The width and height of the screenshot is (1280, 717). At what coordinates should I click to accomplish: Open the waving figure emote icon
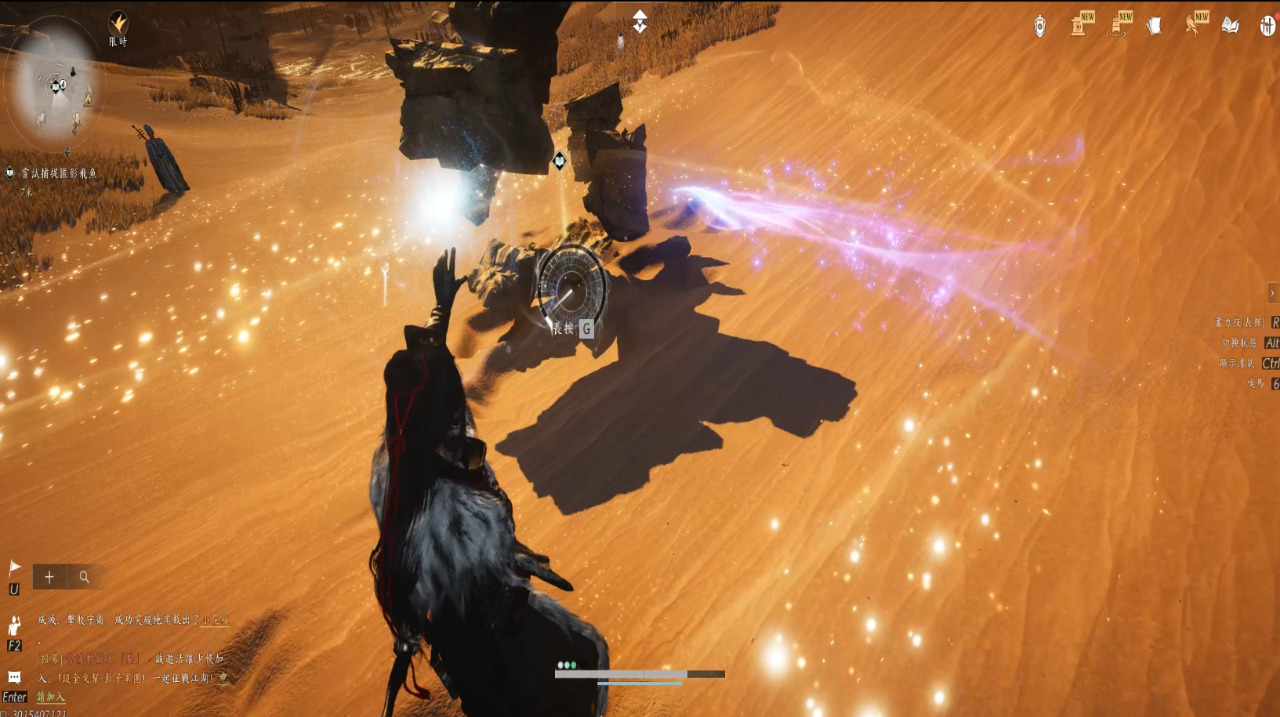[14, 626]
